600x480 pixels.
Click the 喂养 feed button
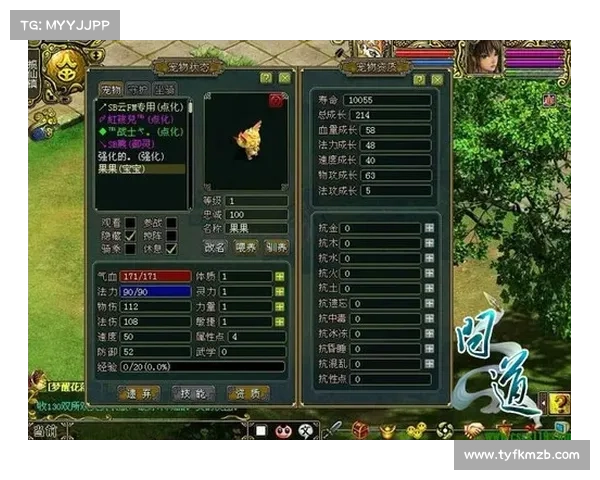point(246,247)
